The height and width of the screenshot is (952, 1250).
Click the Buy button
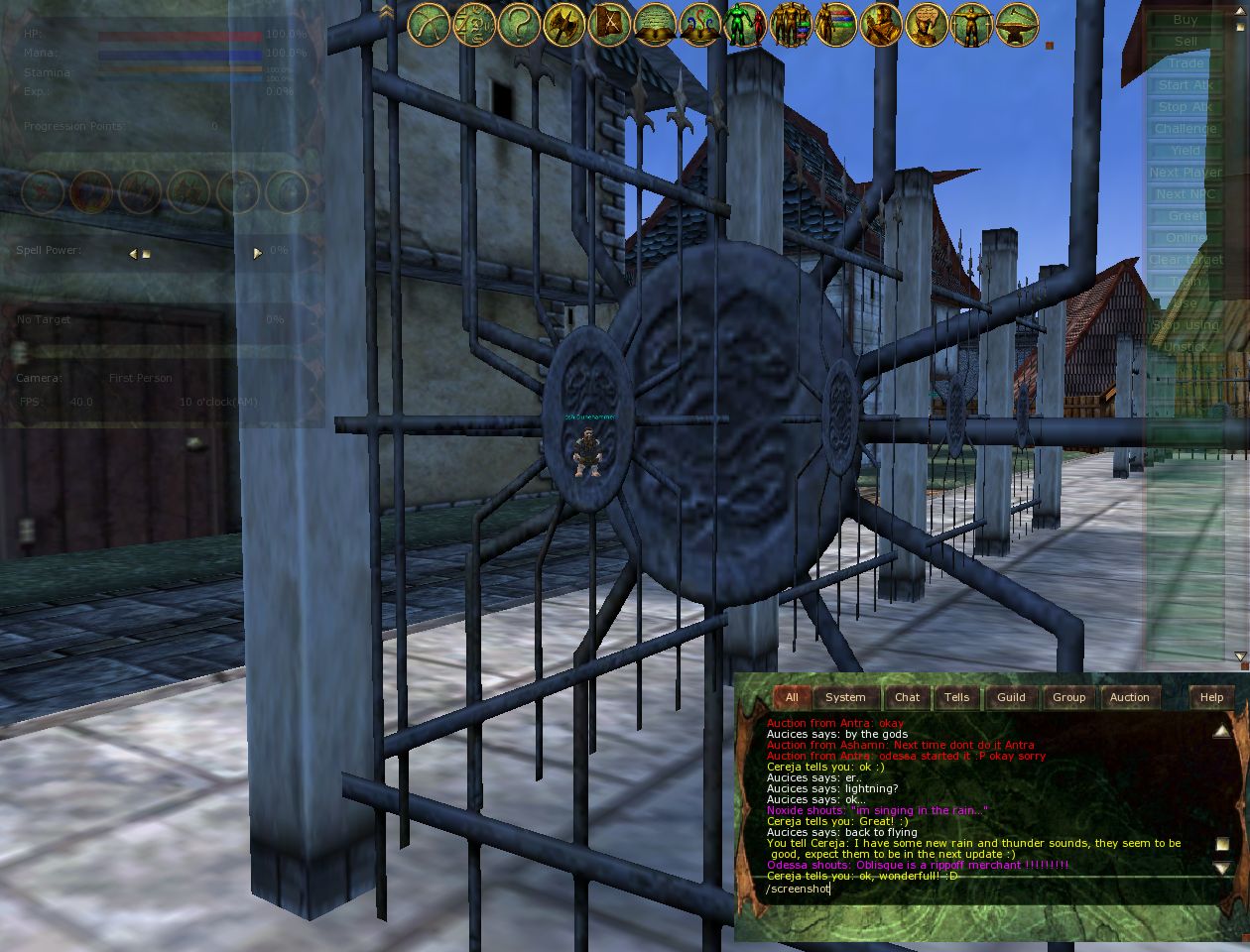click(1186, 20)
